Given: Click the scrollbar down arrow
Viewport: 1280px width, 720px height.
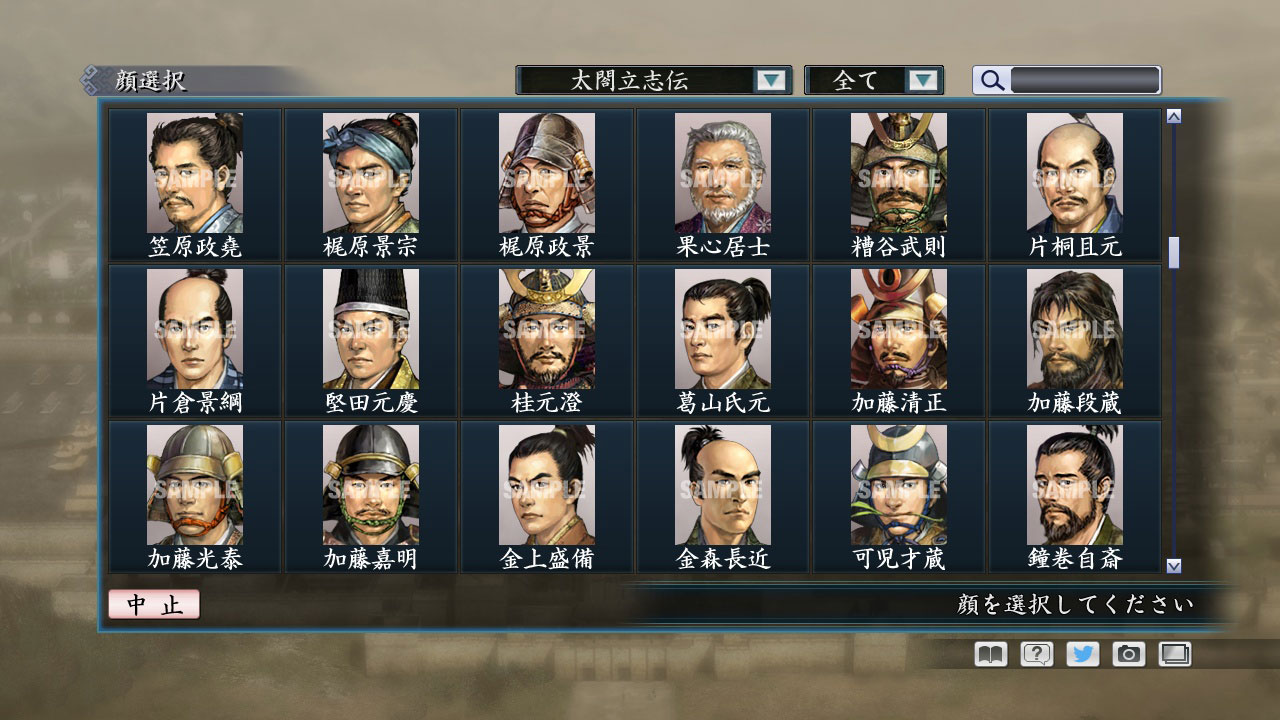Looking at the screenshot, I should click(1171, 563).
